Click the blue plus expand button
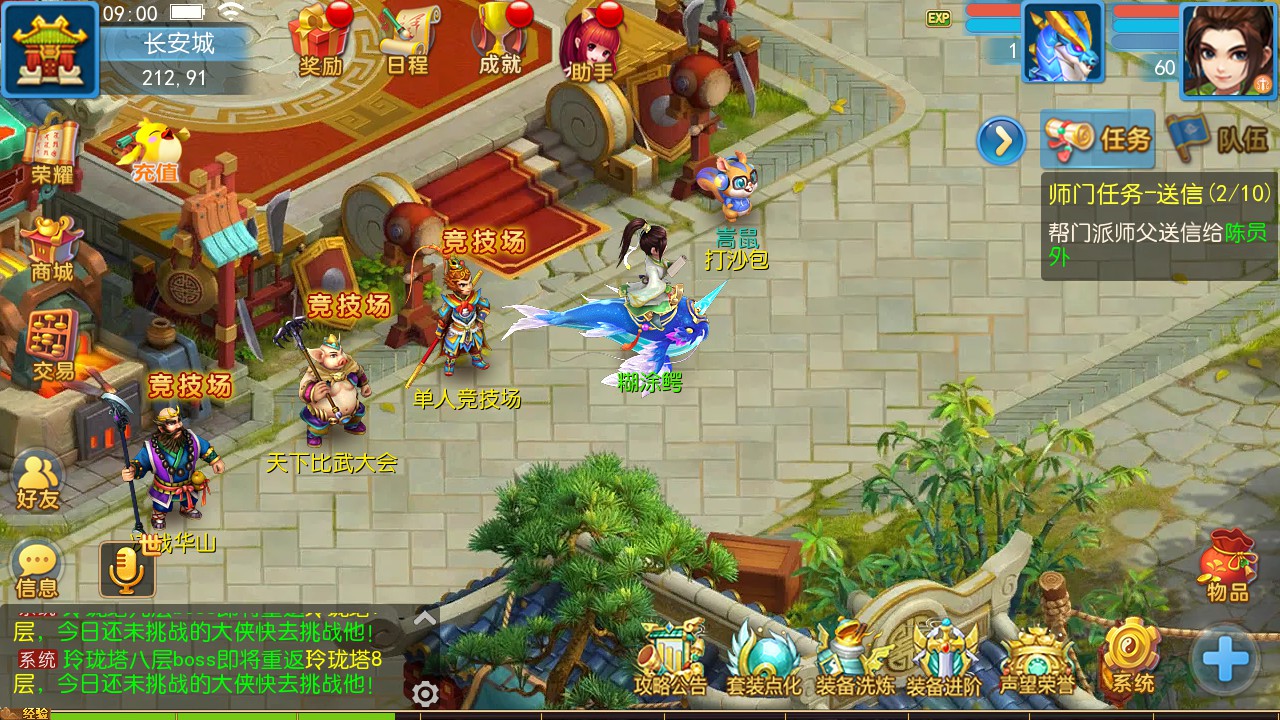This screenshot has width=1280, height=720. point(1225,659)
